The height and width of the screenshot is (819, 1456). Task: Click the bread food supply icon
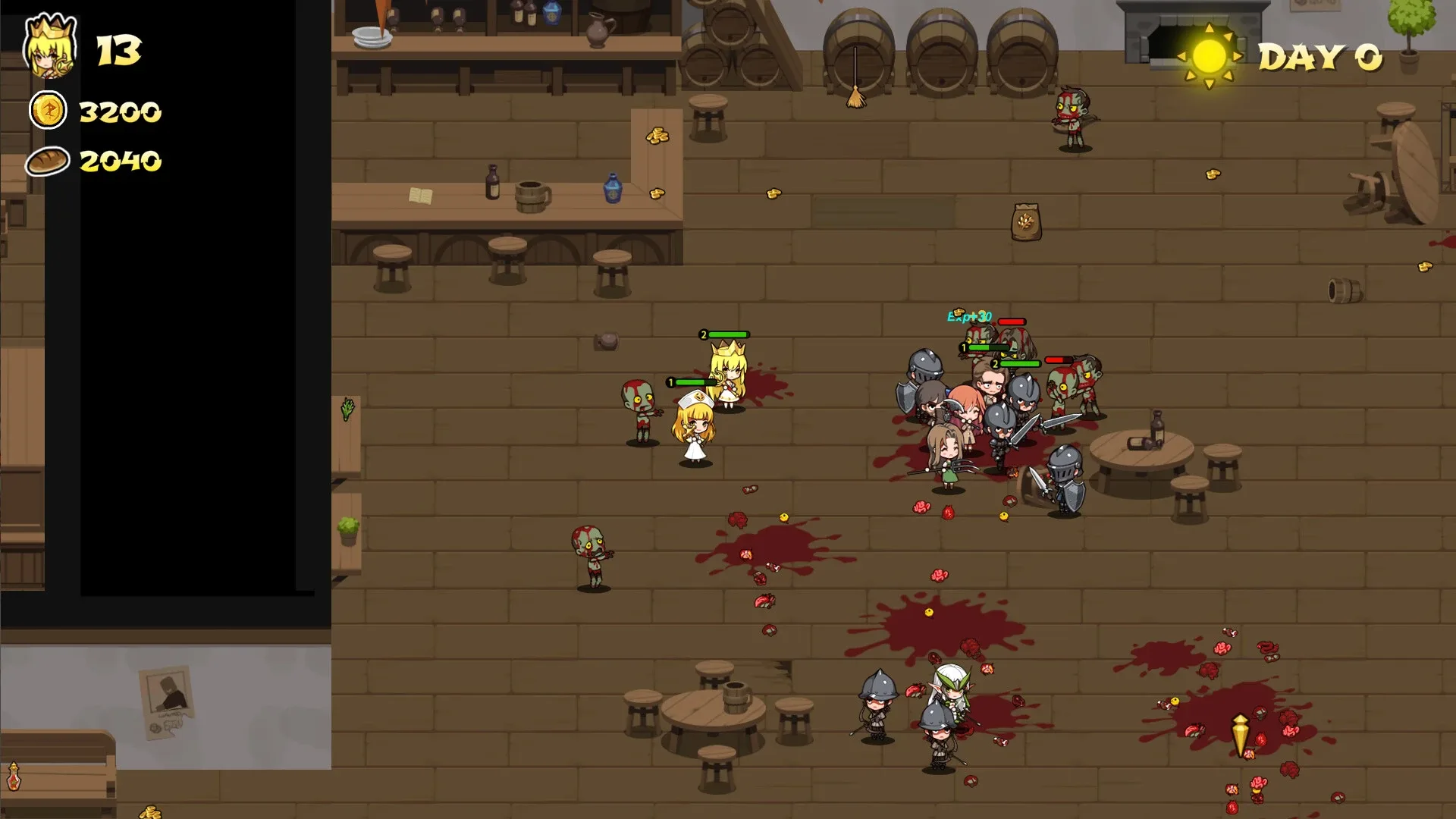coord(47,161)
